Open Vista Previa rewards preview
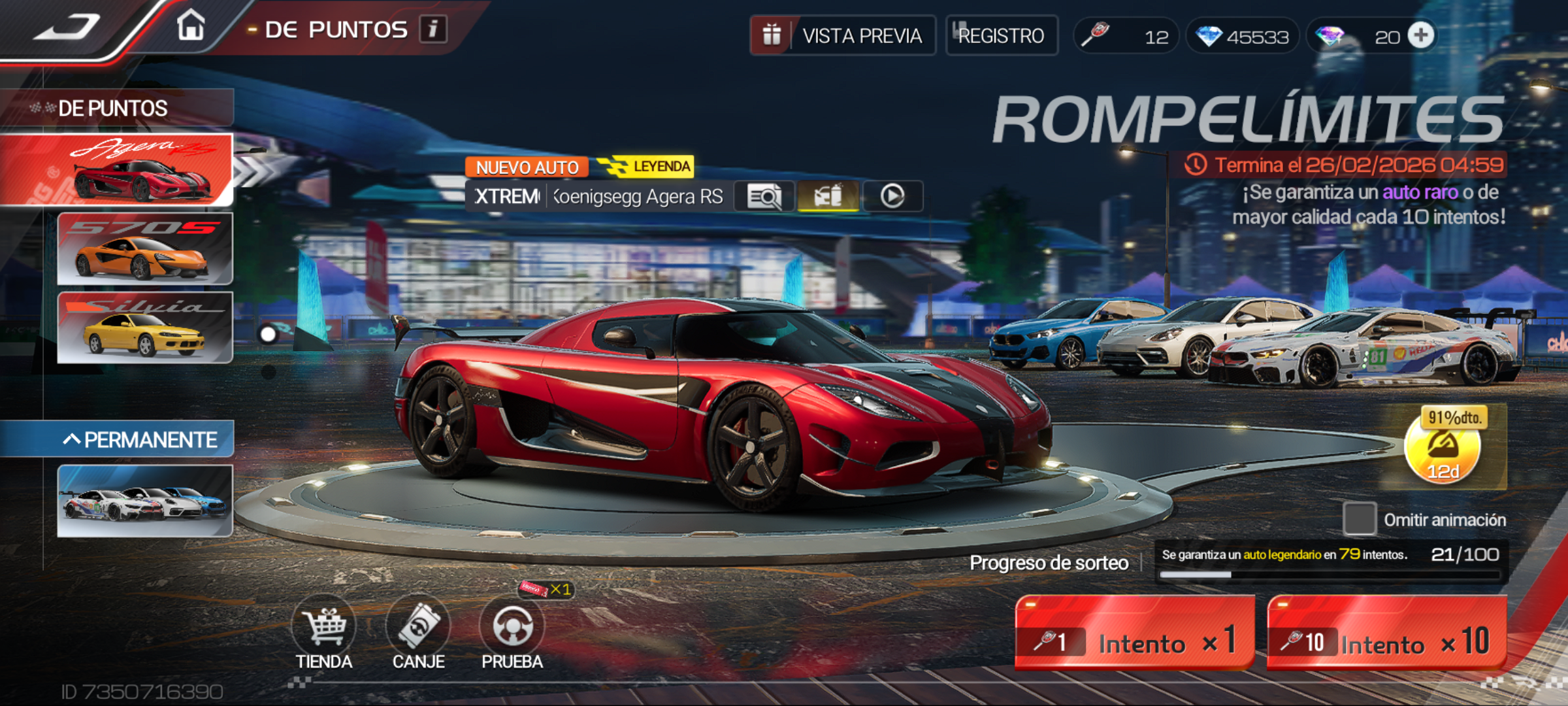The width and height of the screenshot is (1568, 706). pos(843,35)
